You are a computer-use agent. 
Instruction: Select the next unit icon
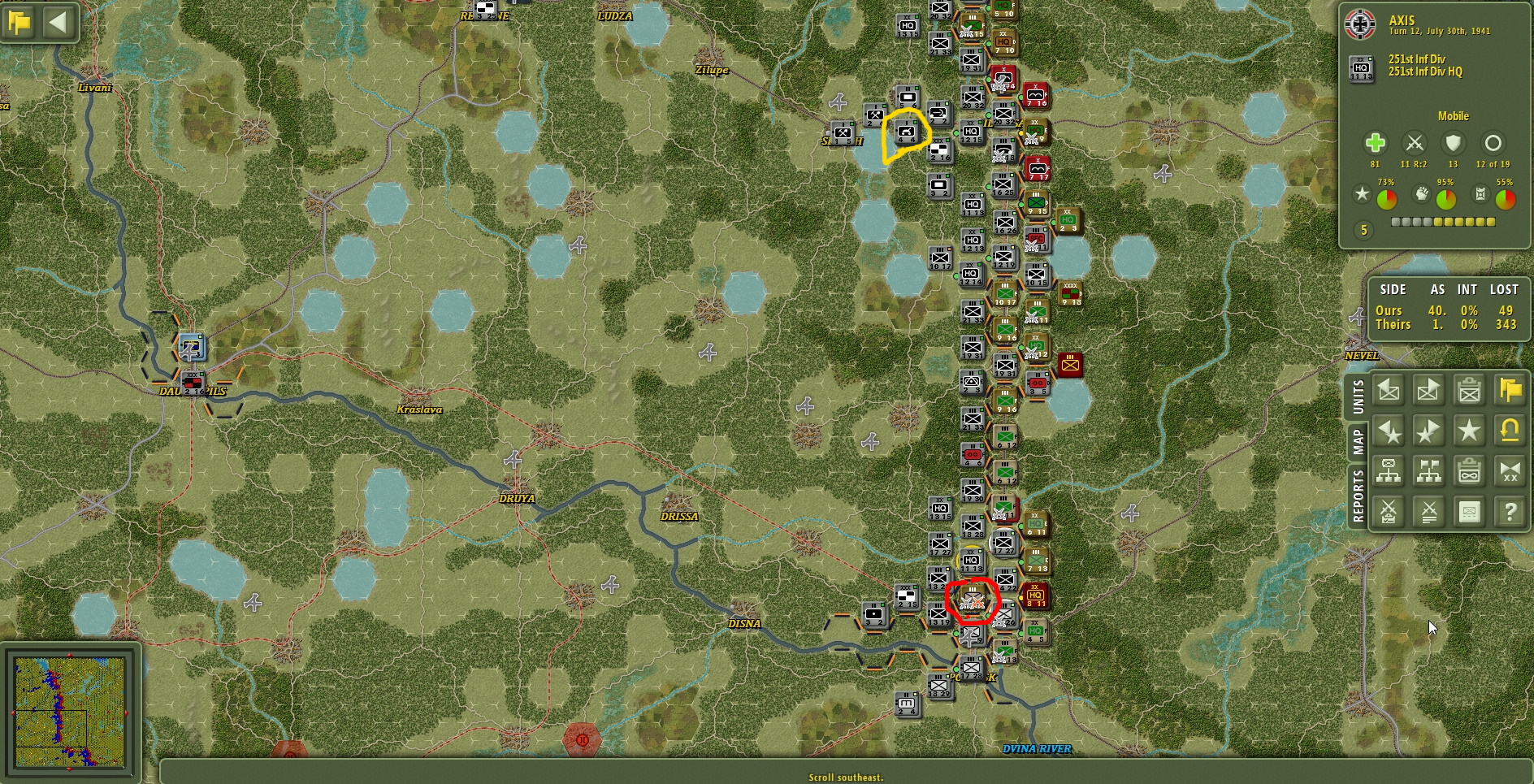click(x=1429, y=391)
